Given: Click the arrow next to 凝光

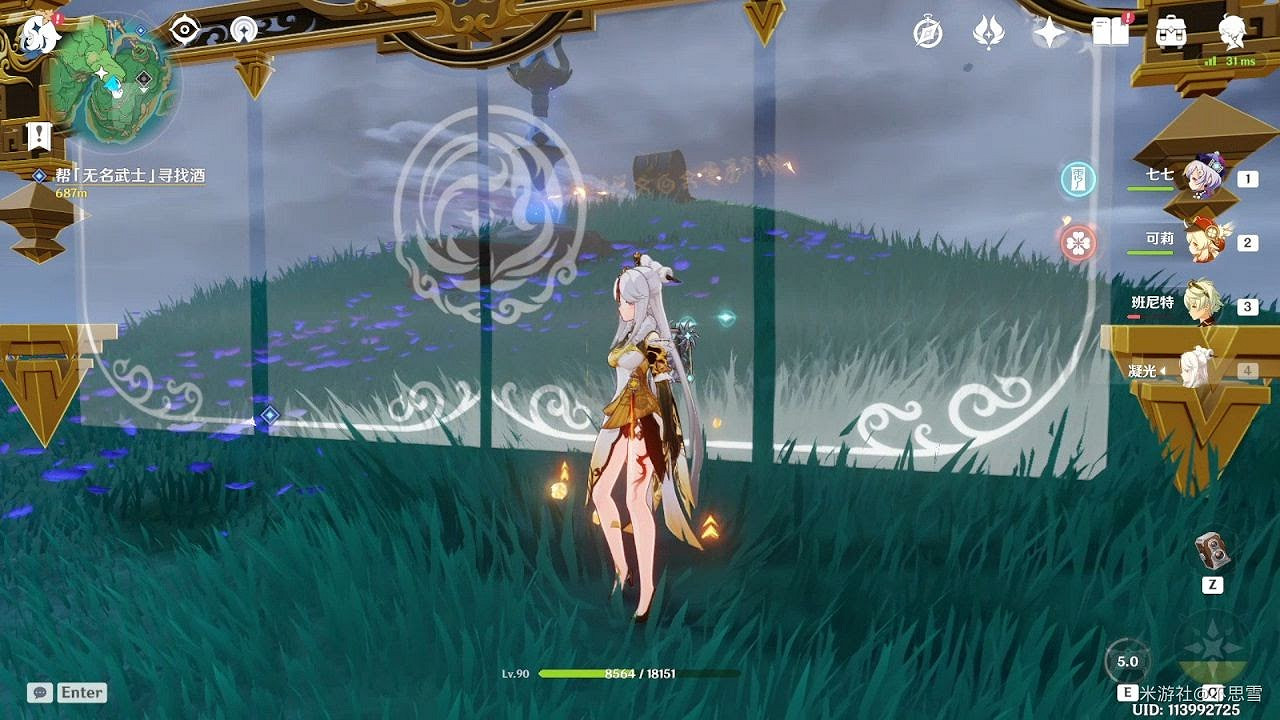Looking at the screenshot, I should (1162, 369).
